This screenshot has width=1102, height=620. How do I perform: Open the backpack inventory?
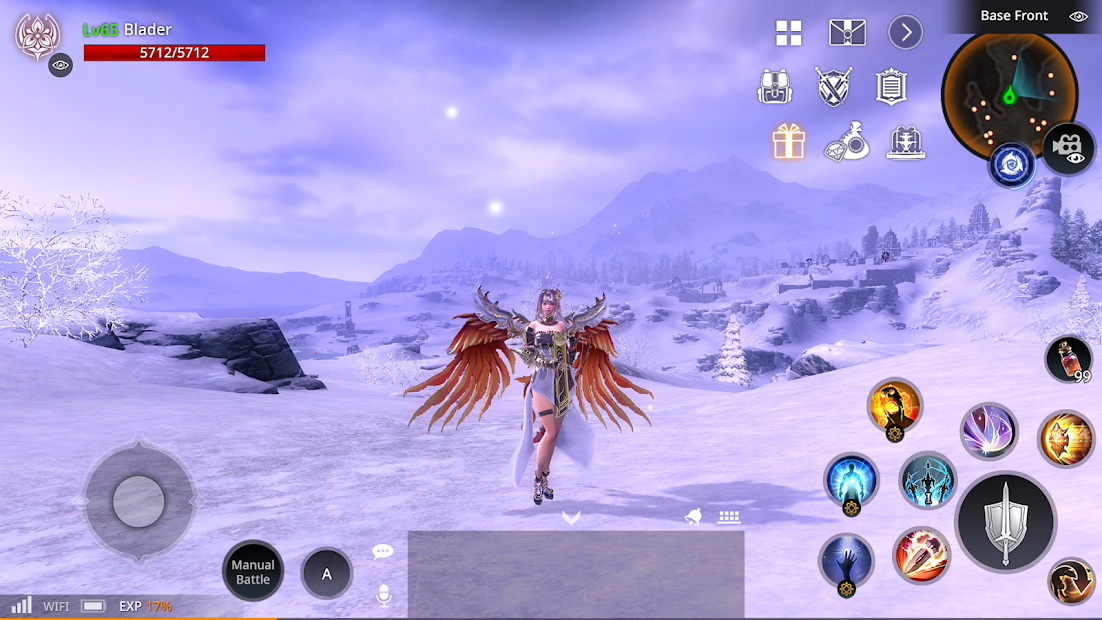coord(775,87)
